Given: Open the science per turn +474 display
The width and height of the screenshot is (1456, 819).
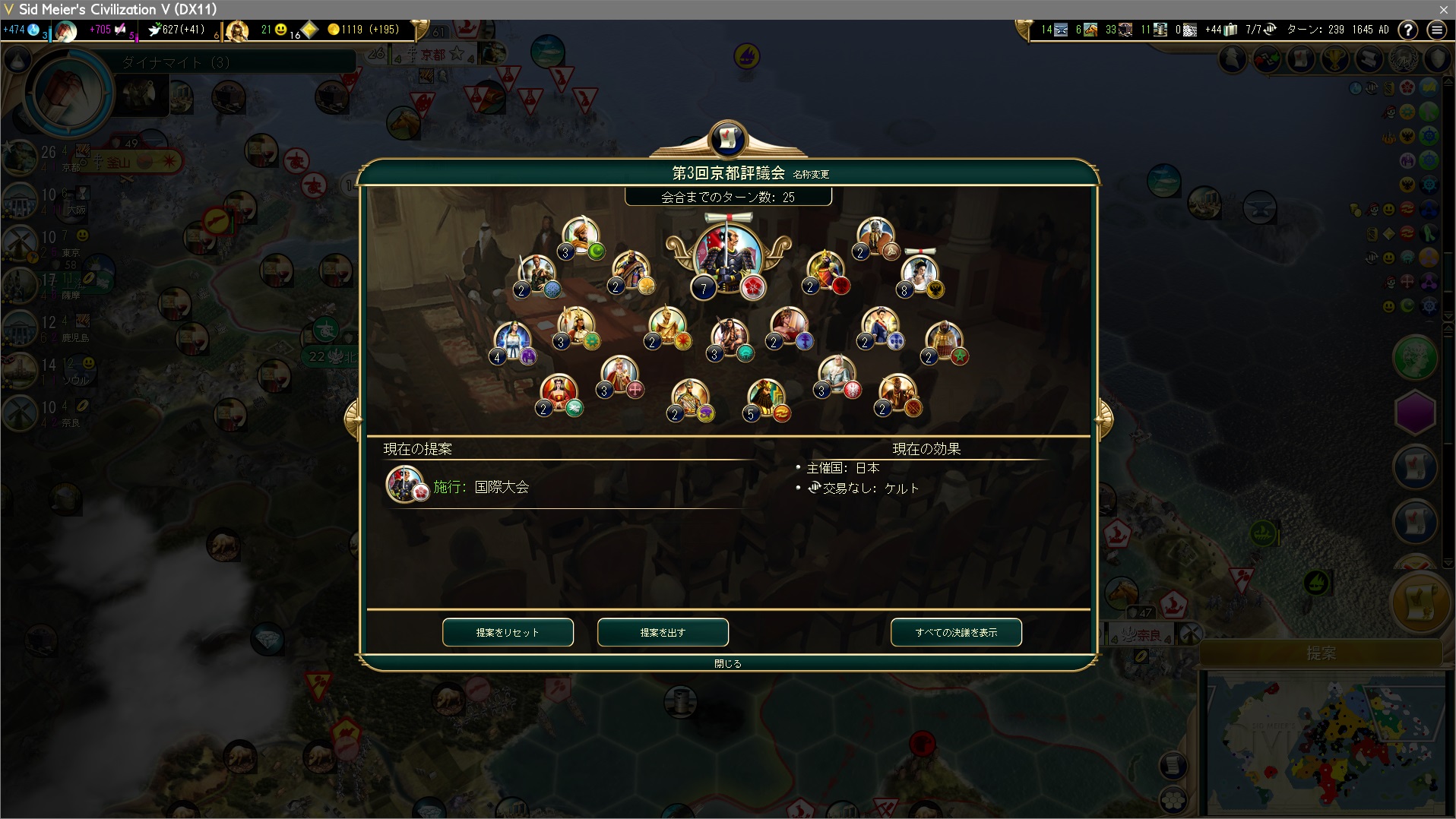Looking at the screenshot, I should (x=21, y=30).
